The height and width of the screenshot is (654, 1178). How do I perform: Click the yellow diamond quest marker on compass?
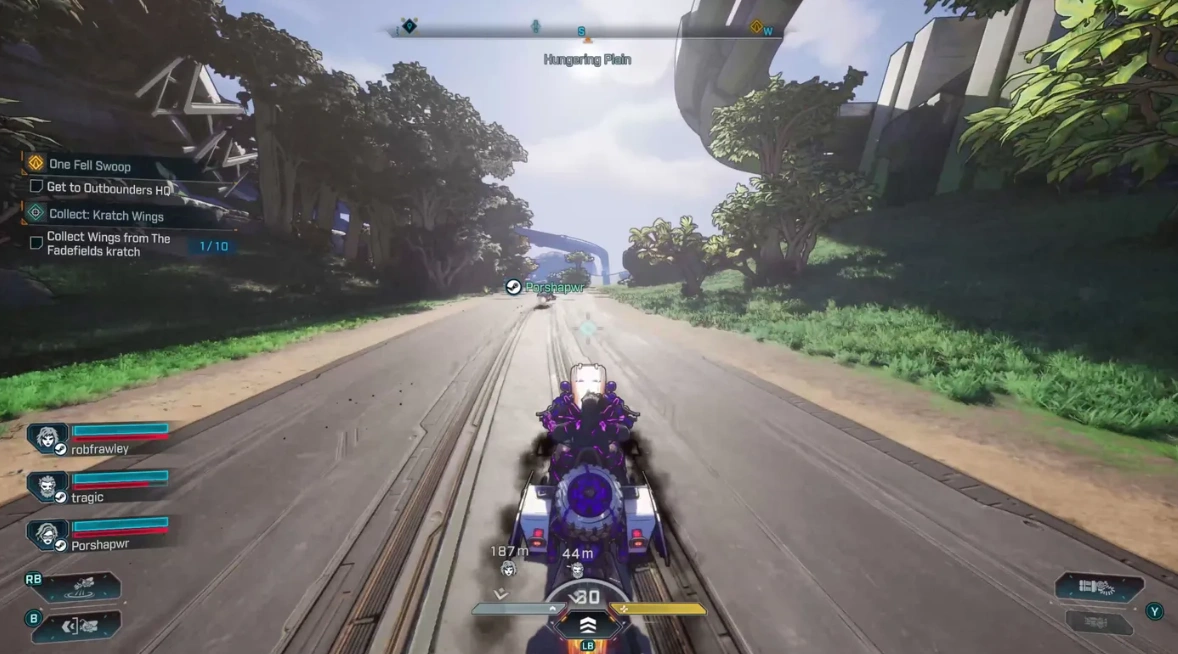pos(757,27)
